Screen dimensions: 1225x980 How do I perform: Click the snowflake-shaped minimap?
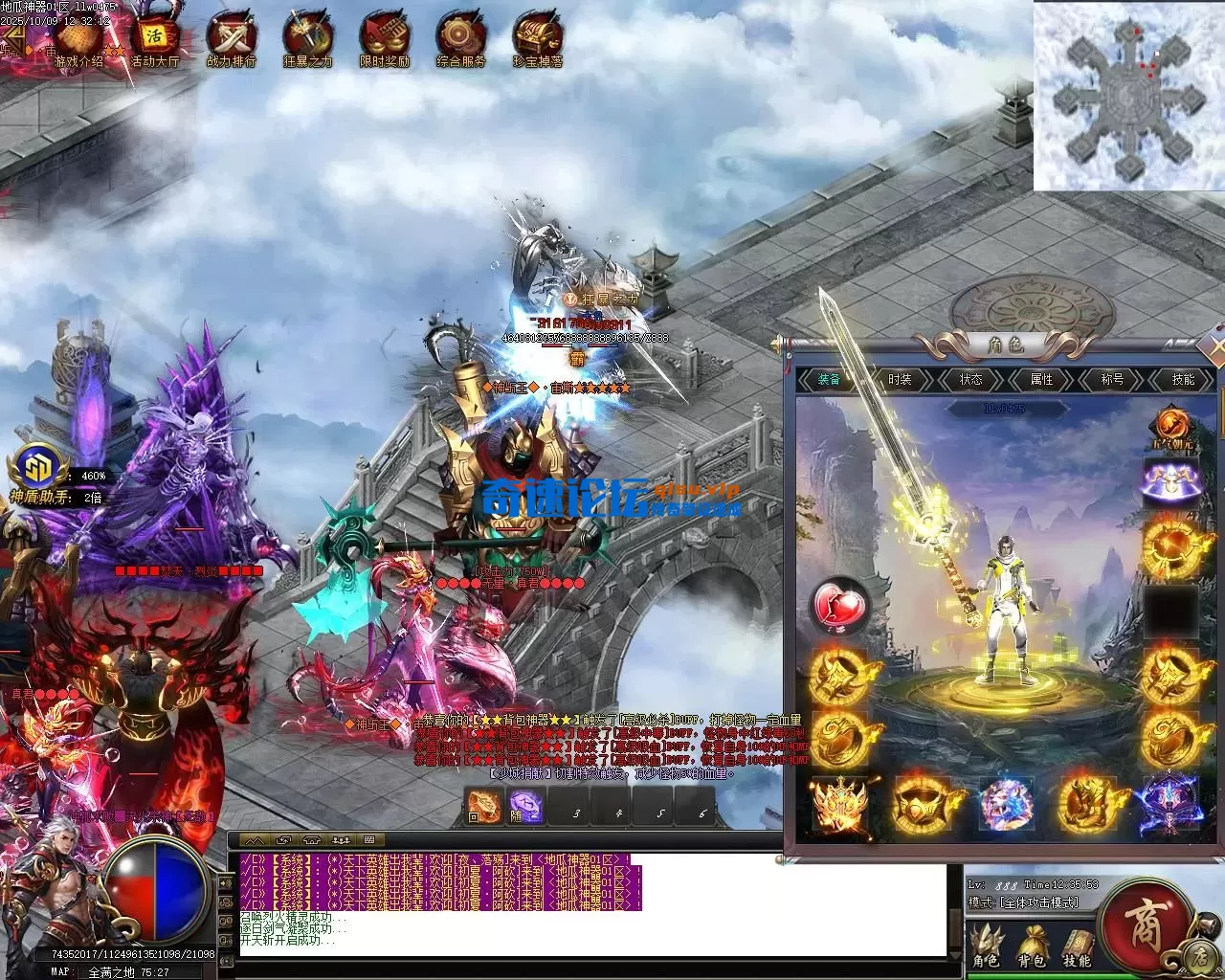(1127, 96)
